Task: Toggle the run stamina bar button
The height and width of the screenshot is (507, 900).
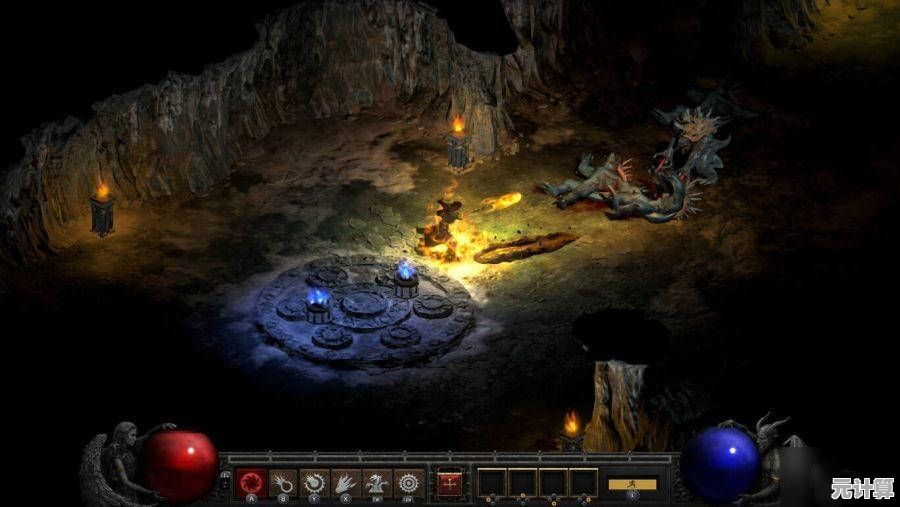Action: click(632, 484)
